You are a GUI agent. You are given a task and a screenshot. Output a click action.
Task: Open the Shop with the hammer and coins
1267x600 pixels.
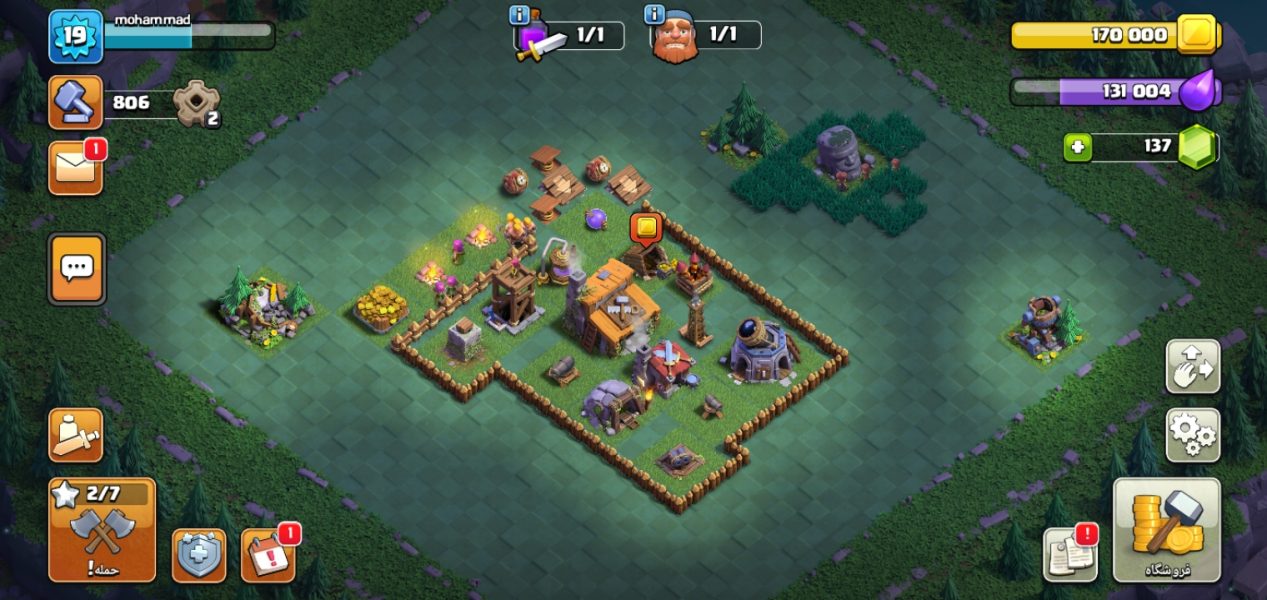1166,530
